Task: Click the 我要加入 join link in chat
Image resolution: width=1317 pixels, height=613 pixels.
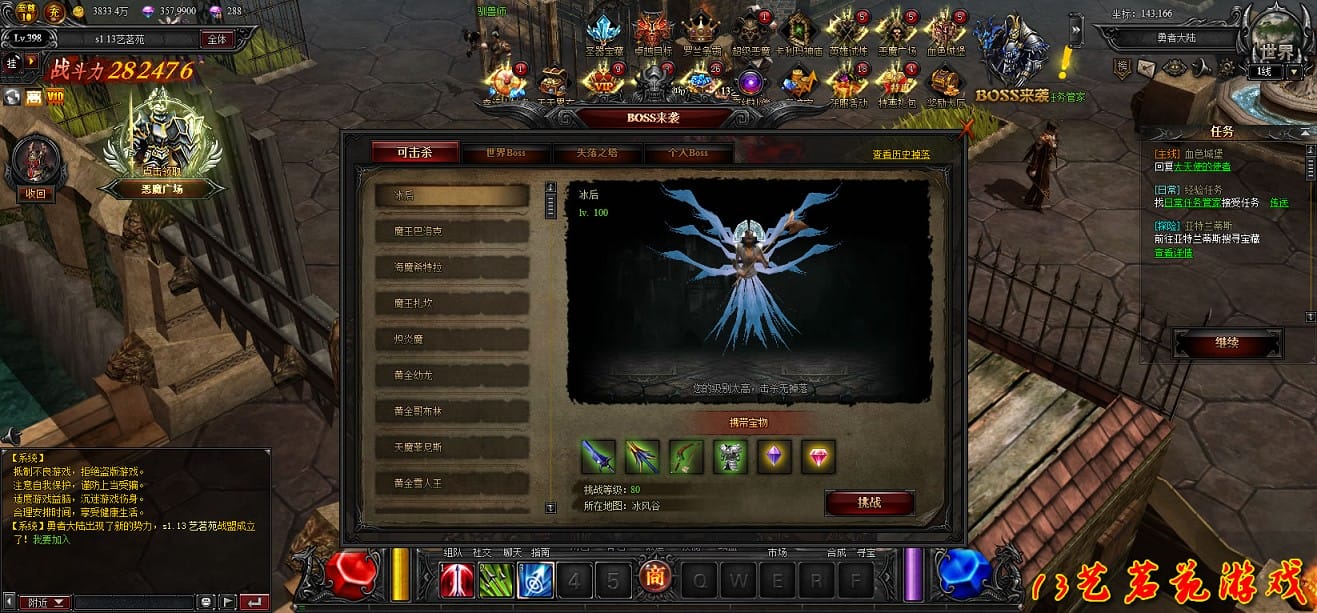Action: pyautogui.click(x=47, y=539)
